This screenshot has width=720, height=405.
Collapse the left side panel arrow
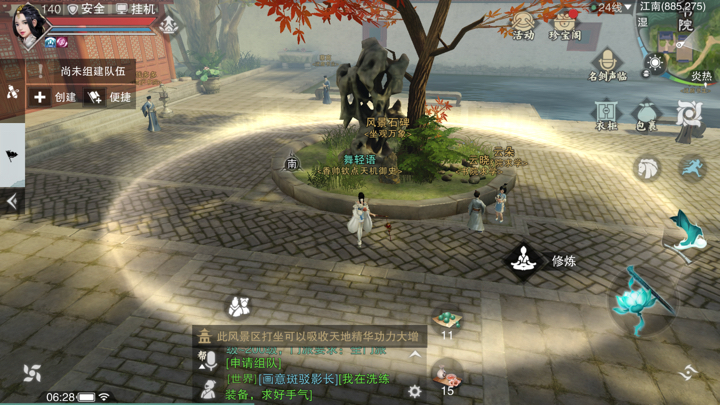[x=12, y=200]
